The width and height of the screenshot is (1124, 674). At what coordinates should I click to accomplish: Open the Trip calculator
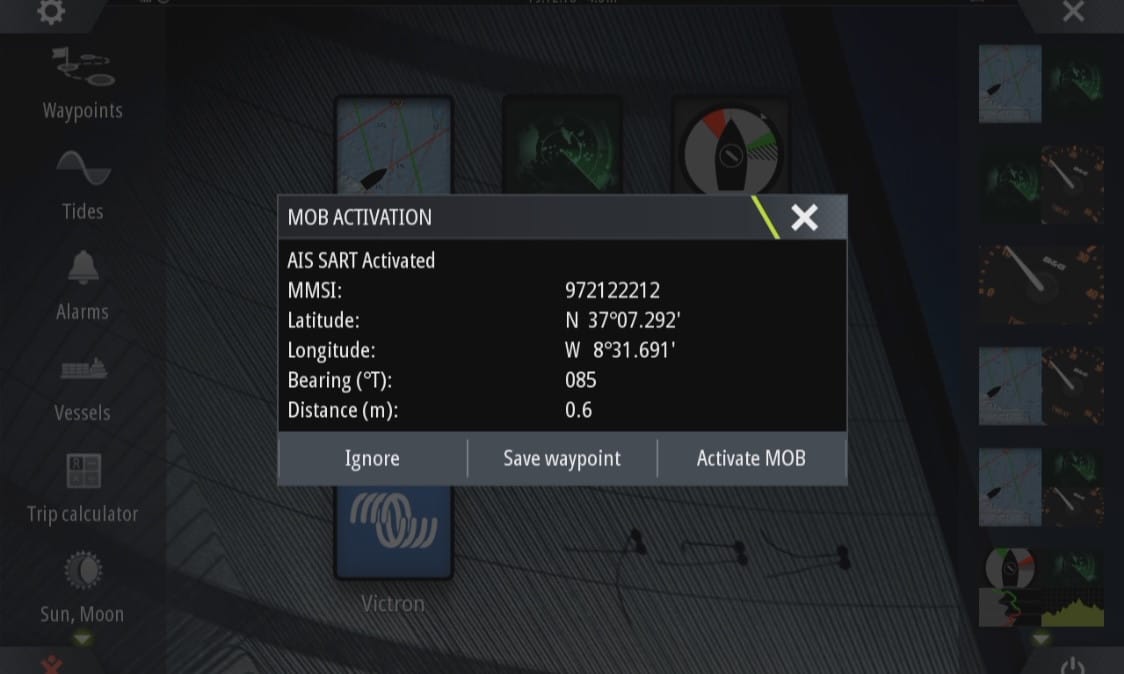tap(82, 488)
